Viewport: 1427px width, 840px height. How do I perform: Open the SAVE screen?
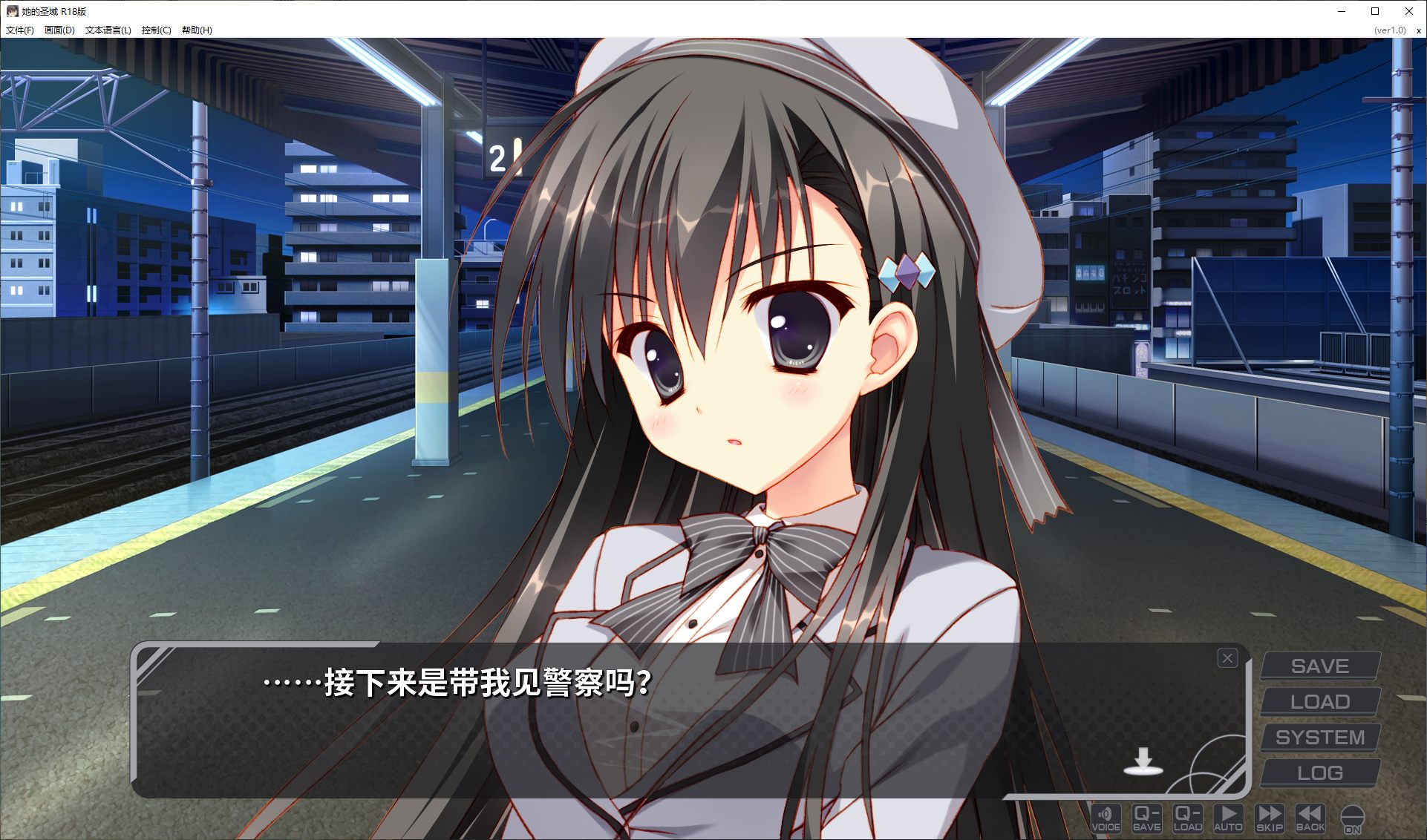click(1320, 665)
